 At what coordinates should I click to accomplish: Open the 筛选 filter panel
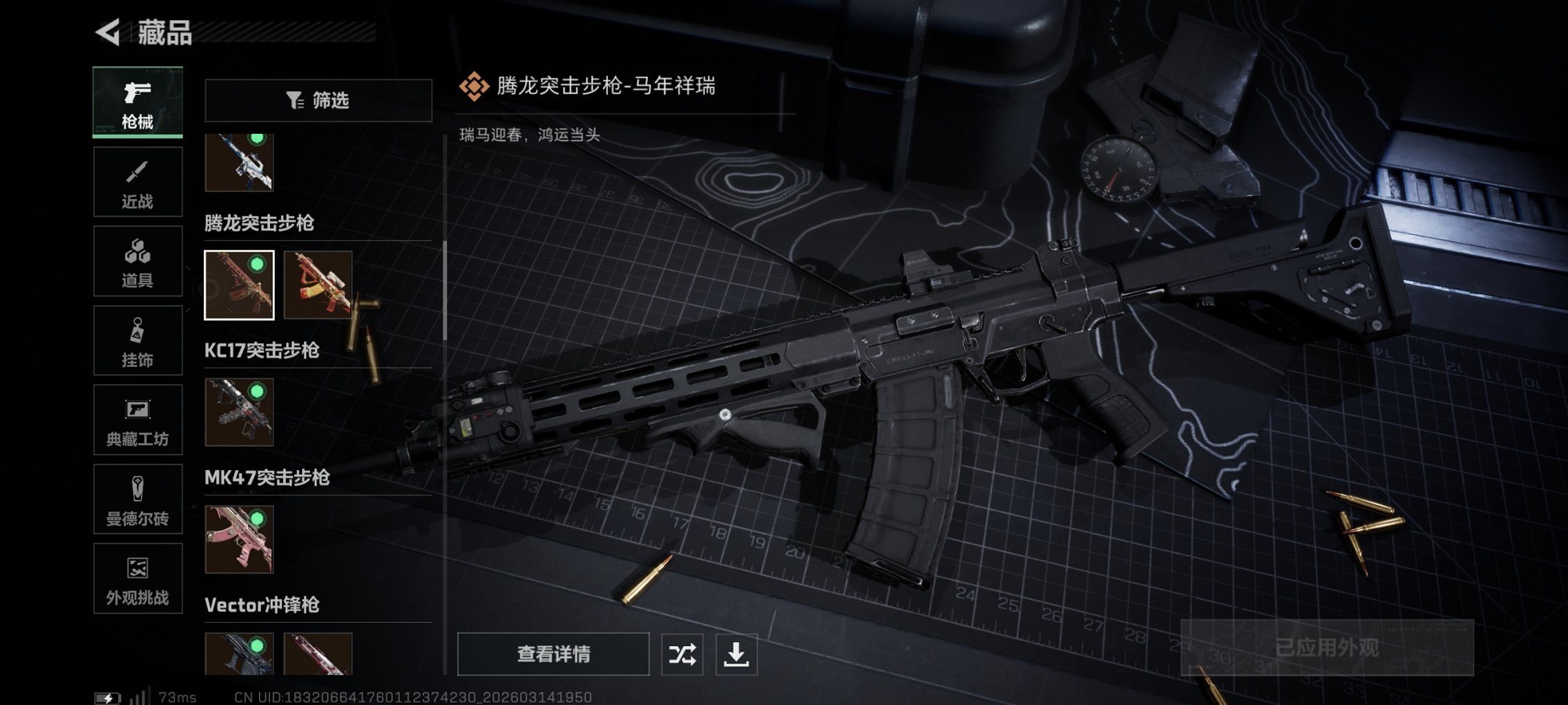[x=318, y=101]
